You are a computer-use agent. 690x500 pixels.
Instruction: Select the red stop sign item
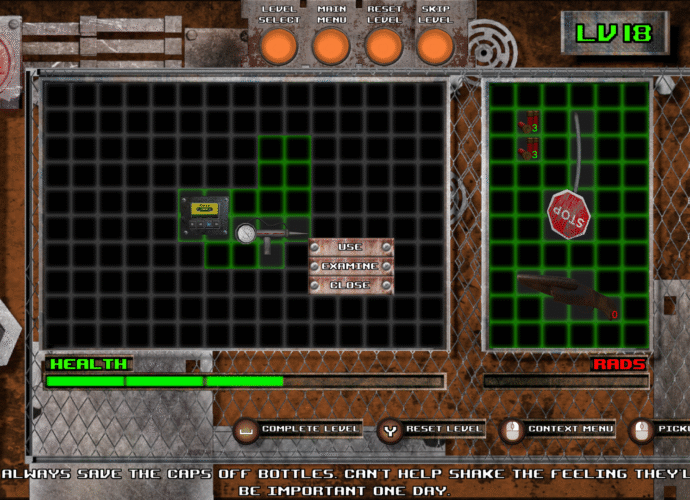tap(568, 214)
